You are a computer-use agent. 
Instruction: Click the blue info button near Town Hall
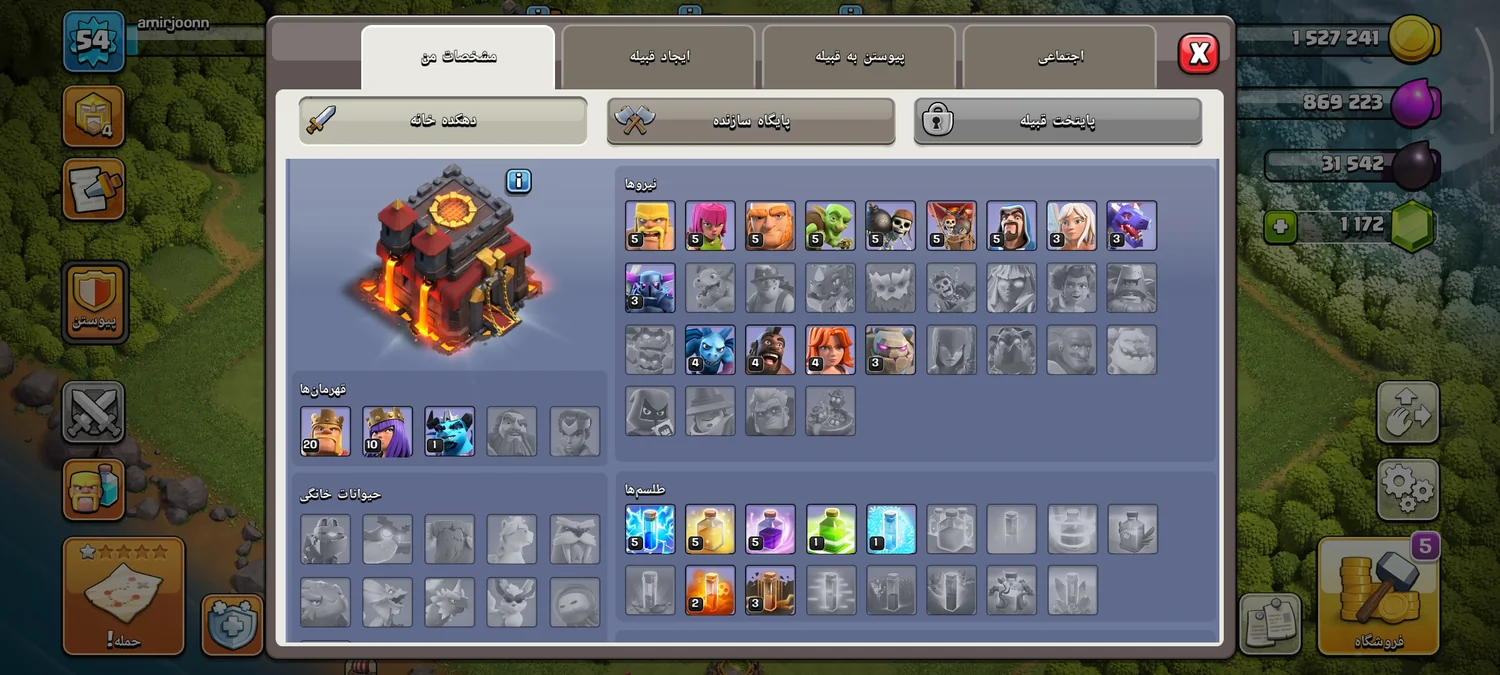click(518, 181)
